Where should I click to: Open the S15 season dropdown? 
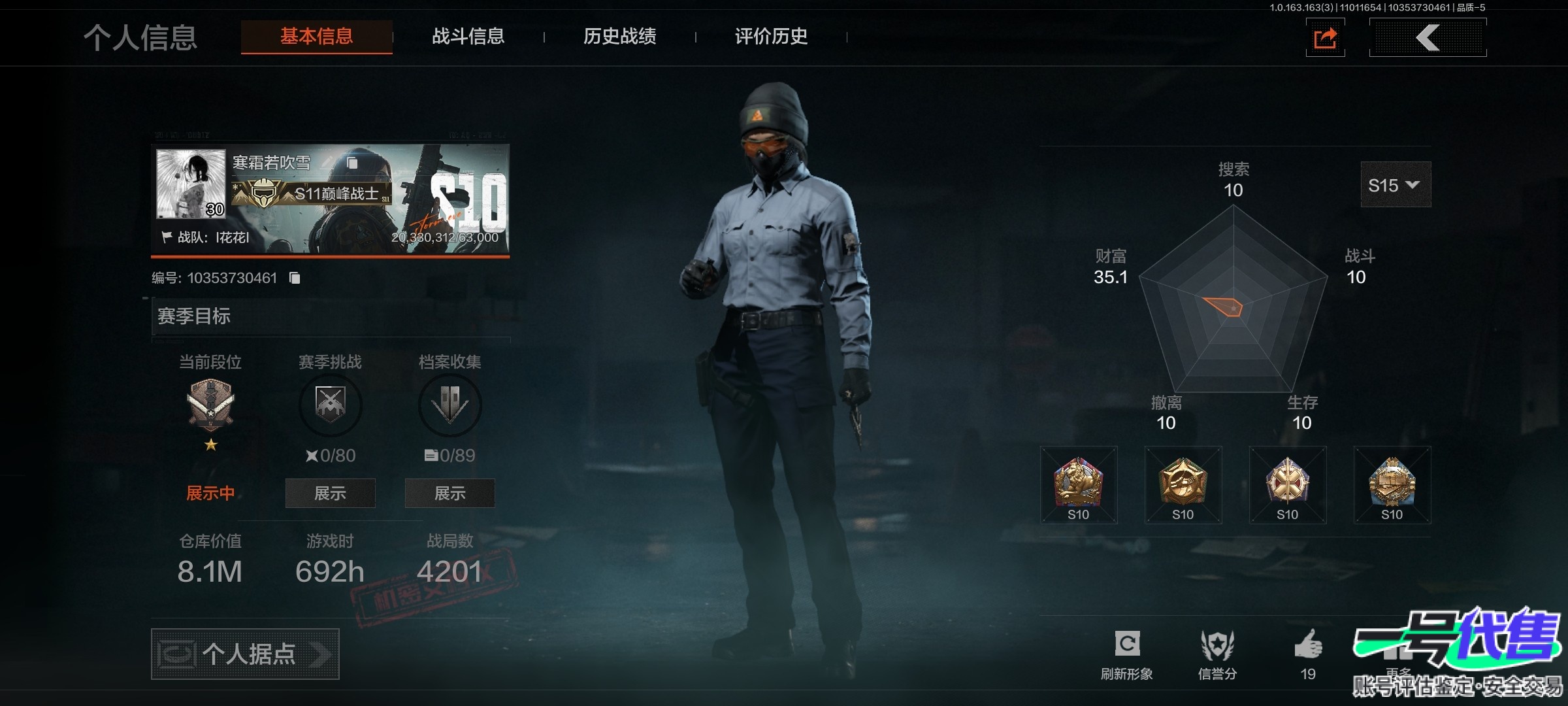click(1395, 185)
